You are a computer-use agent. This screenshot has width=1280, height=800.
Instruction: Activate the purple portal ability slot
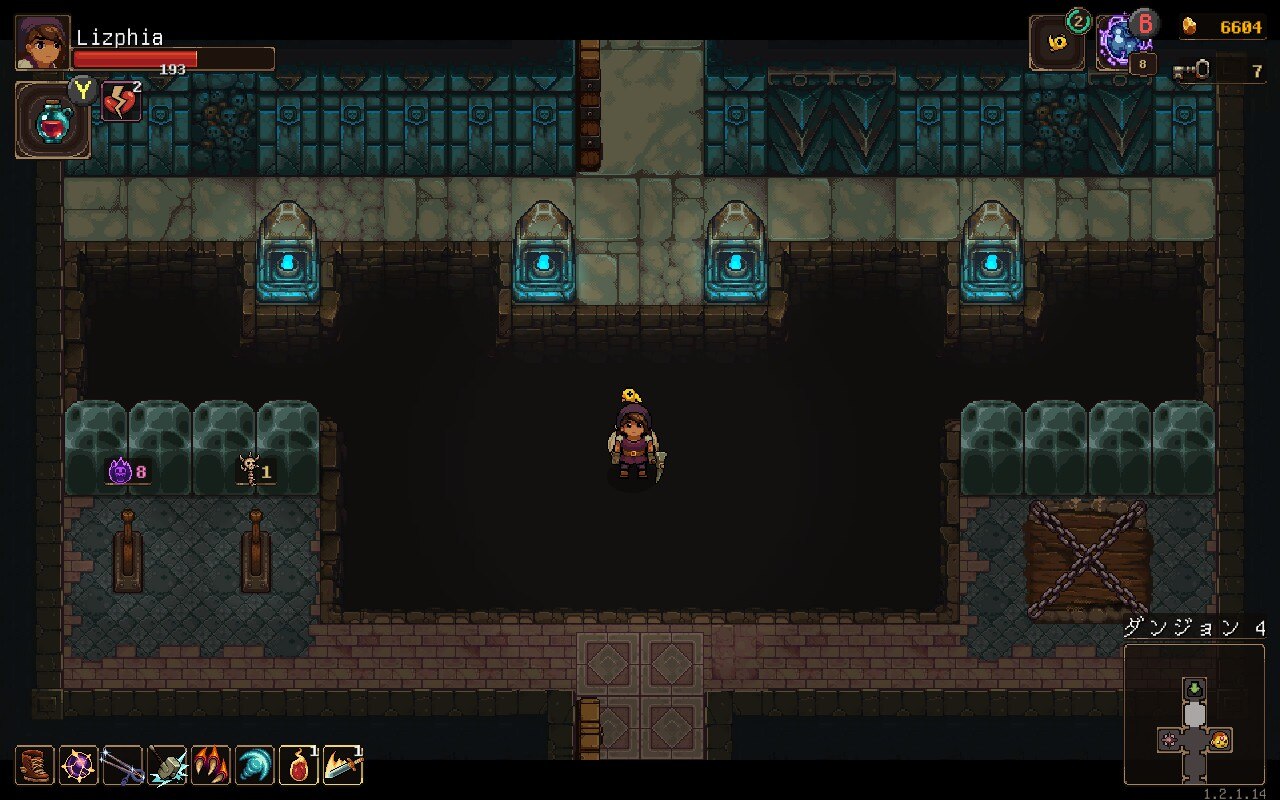coord(1122,44)
